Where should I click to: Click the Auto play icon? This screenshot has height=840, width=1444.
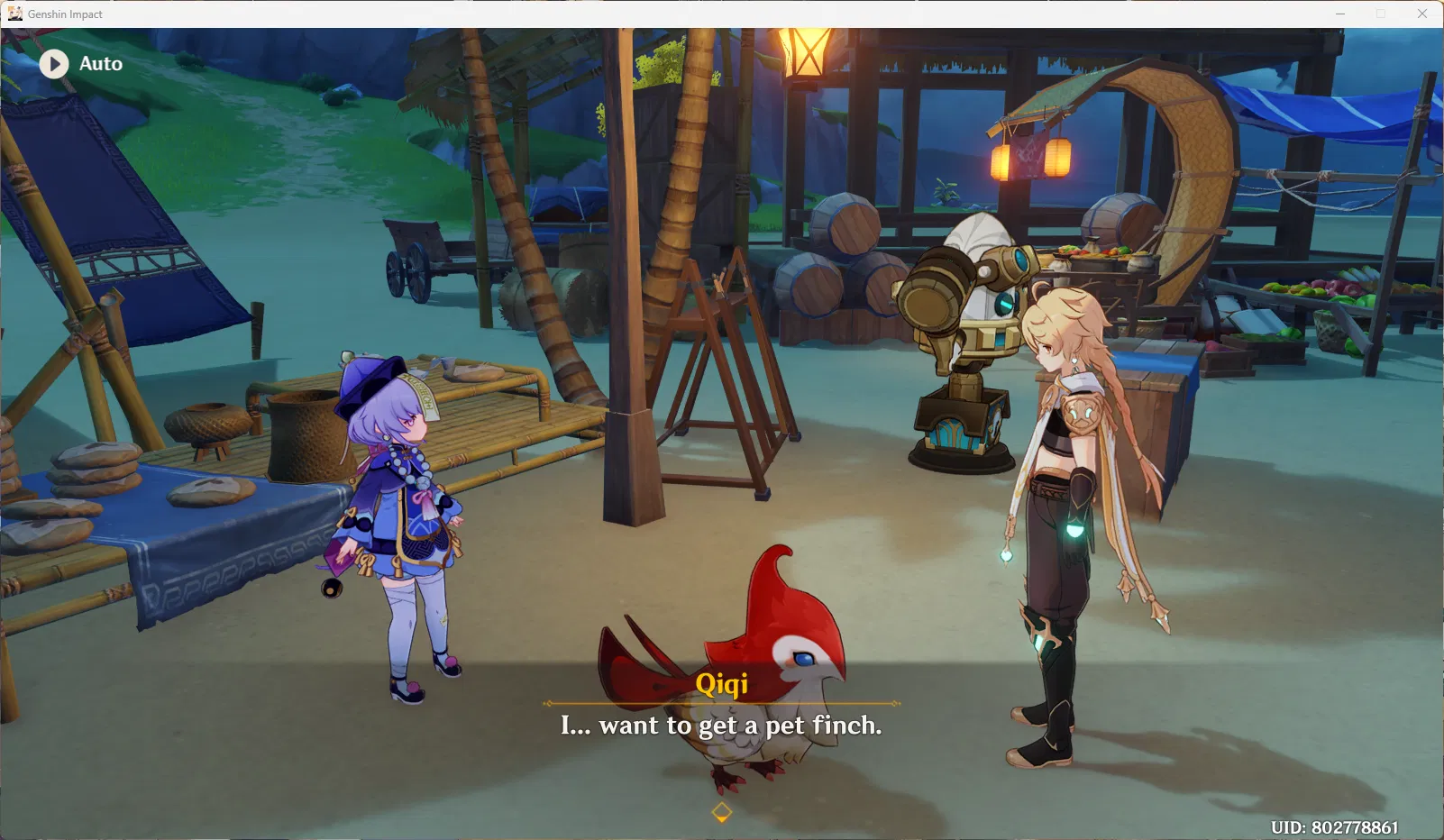click(x=53, y=63)
